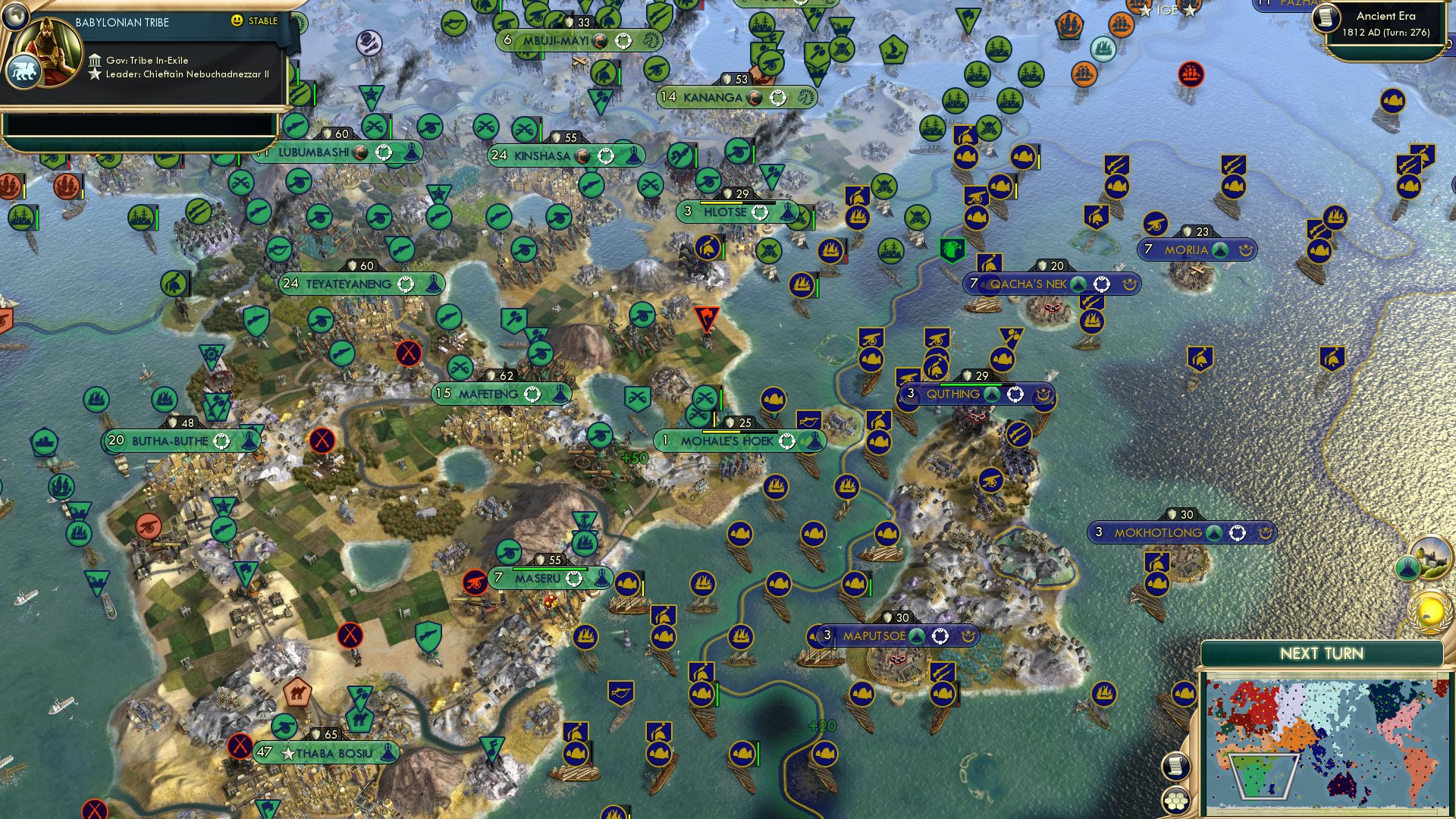Click the red enemy flag marker south of Hlotse

707,318
